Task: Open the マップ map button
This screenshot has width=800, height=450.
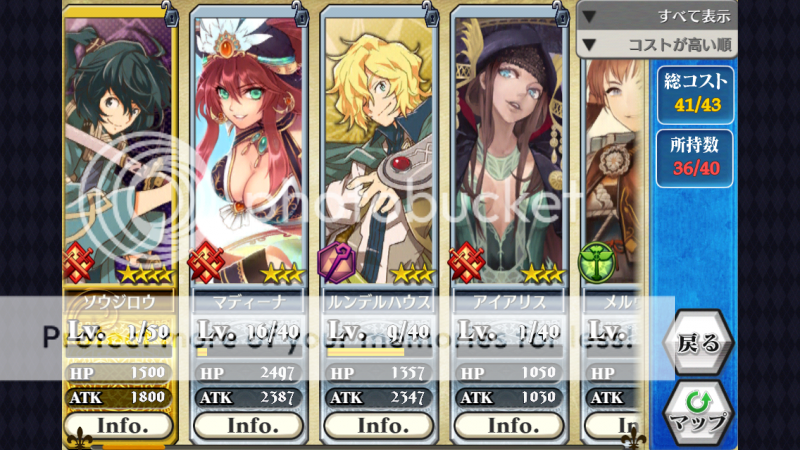Action: click(698, 410)
